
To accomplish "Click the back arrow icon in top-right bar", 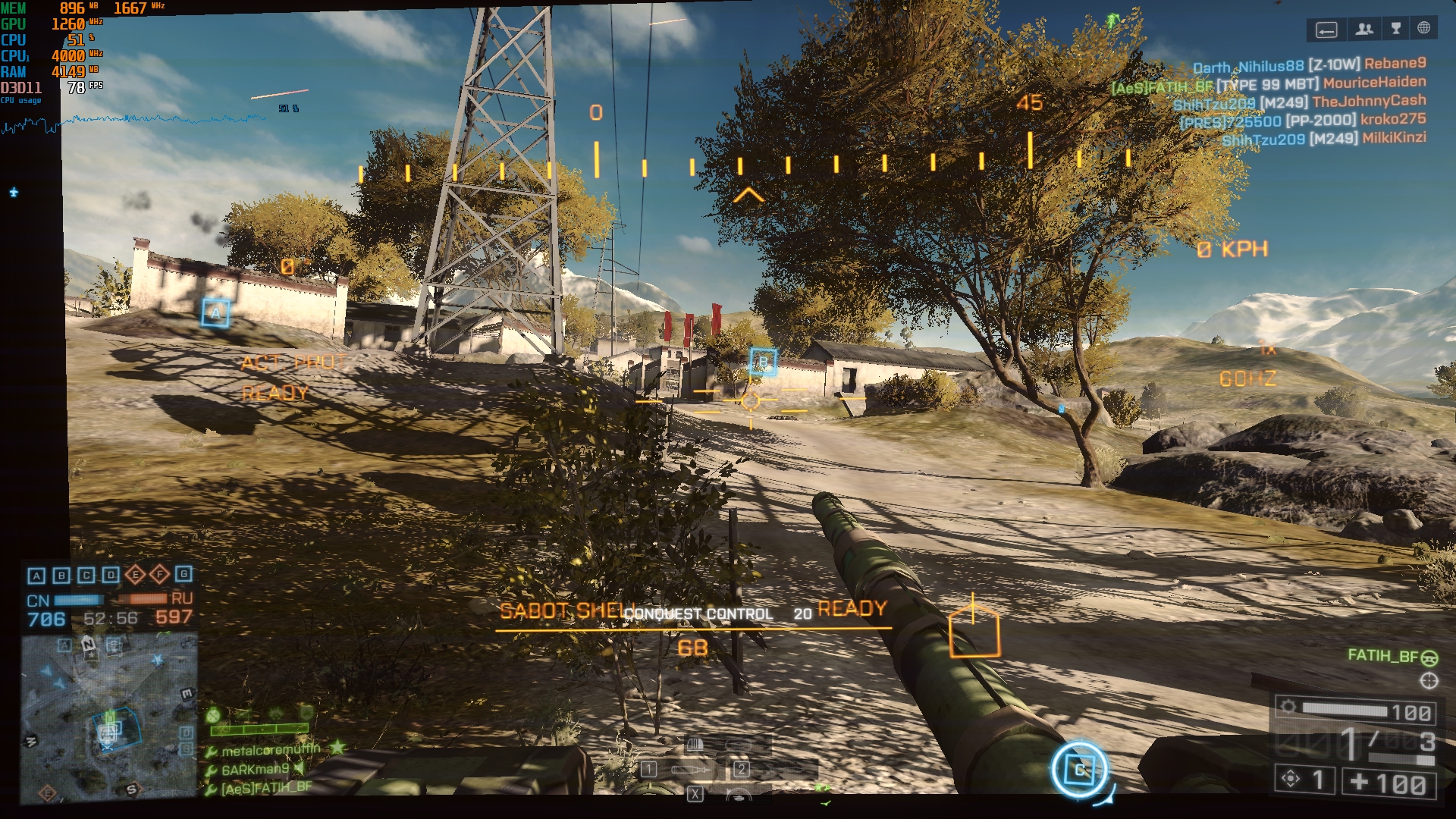I will click(1326, 30).
